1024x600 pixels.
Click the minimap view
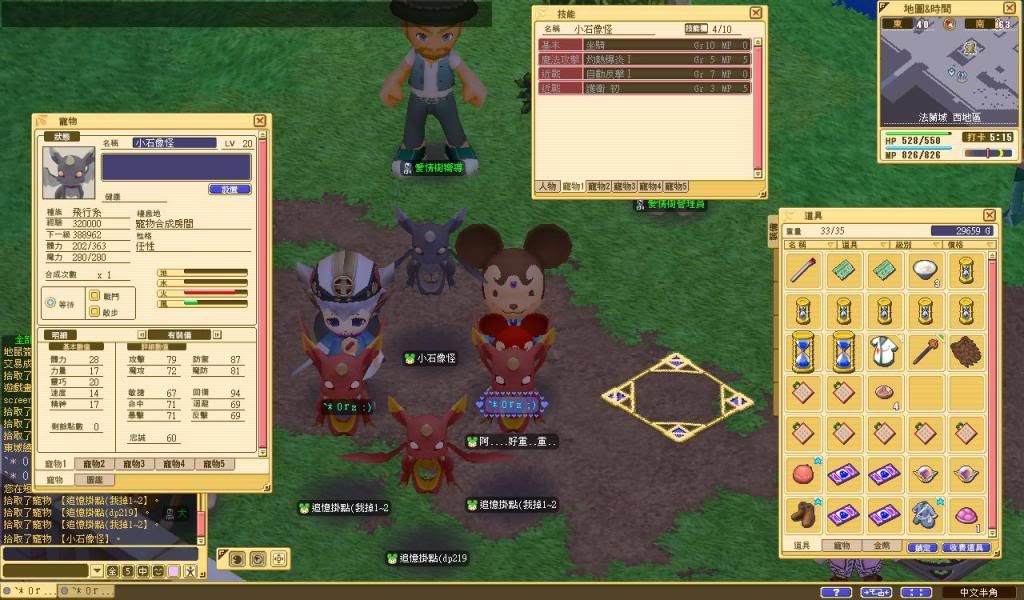tap(950, 70)
